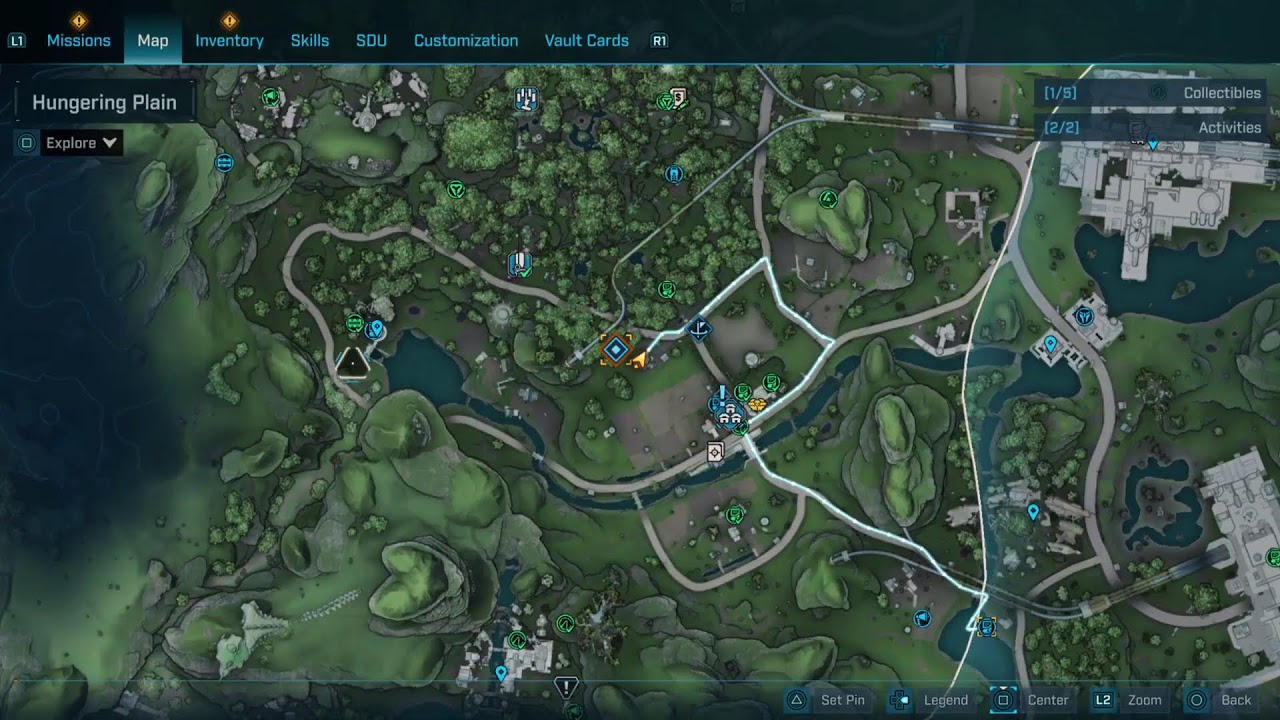Click the exclamation shield marker
Viewport: 1280px width, 720px height.
click(566, 688)
